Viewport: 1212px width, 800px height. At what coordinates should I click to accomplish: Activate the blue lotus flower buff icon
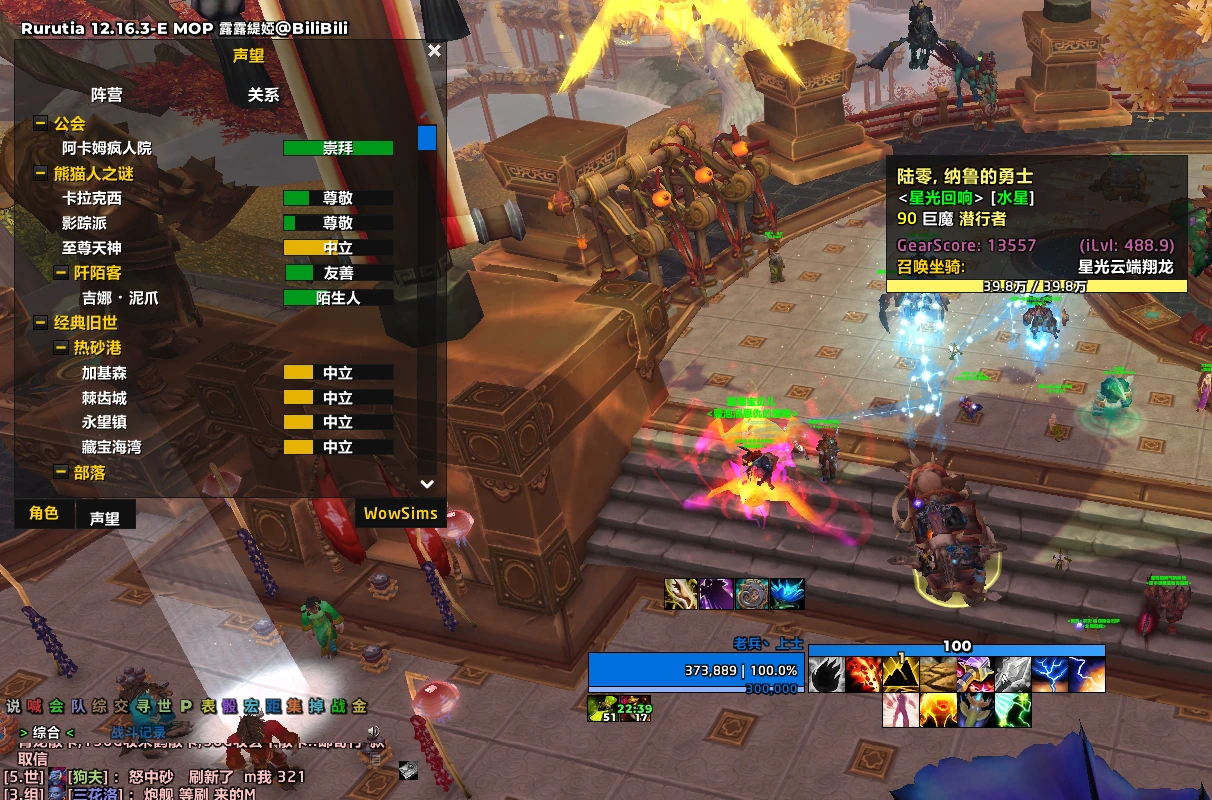788,594
